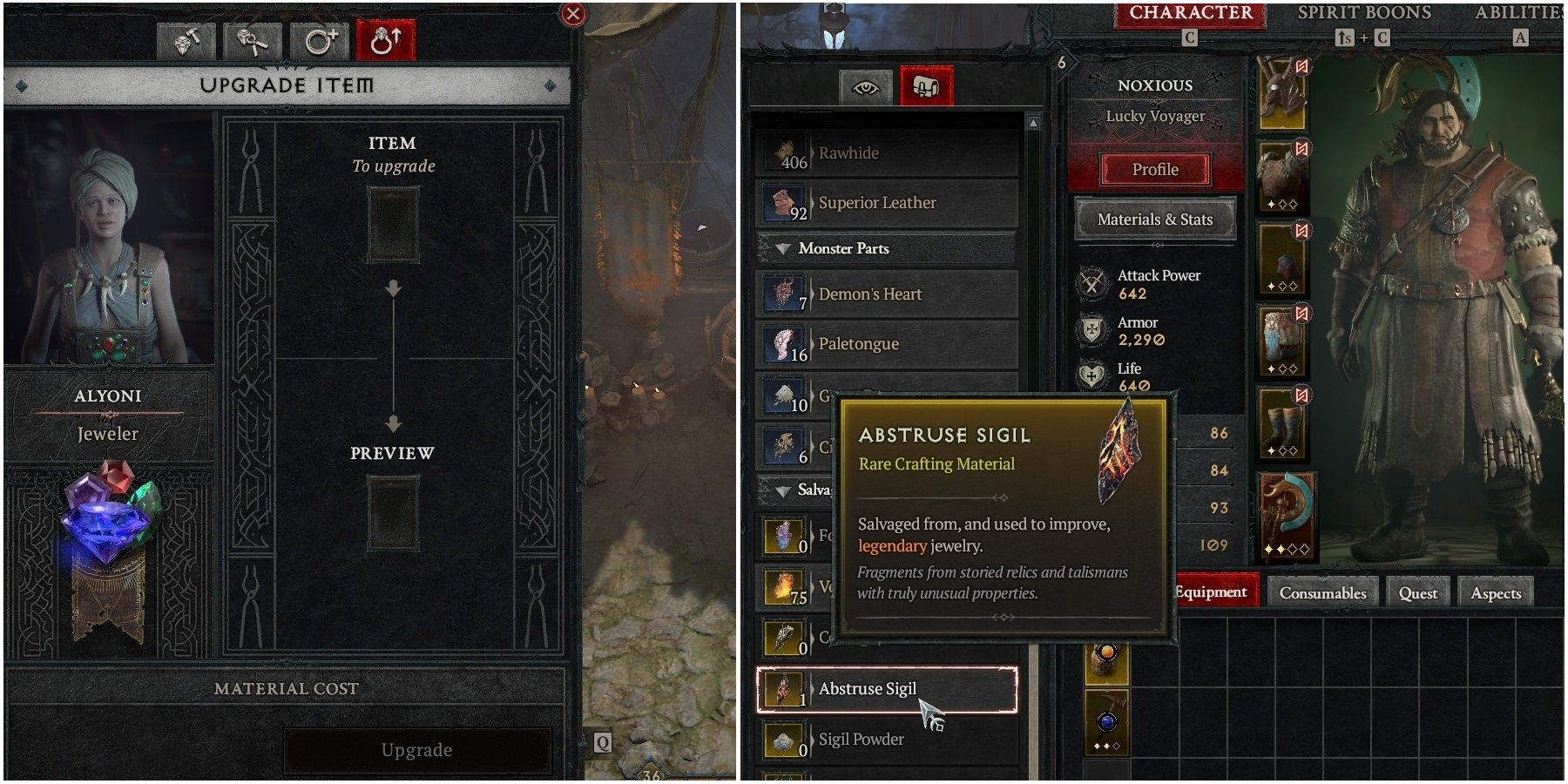Viewport: 1568px width, 784px height.
Task: Open Noxious character Profile
Action: pos(1154,169)
